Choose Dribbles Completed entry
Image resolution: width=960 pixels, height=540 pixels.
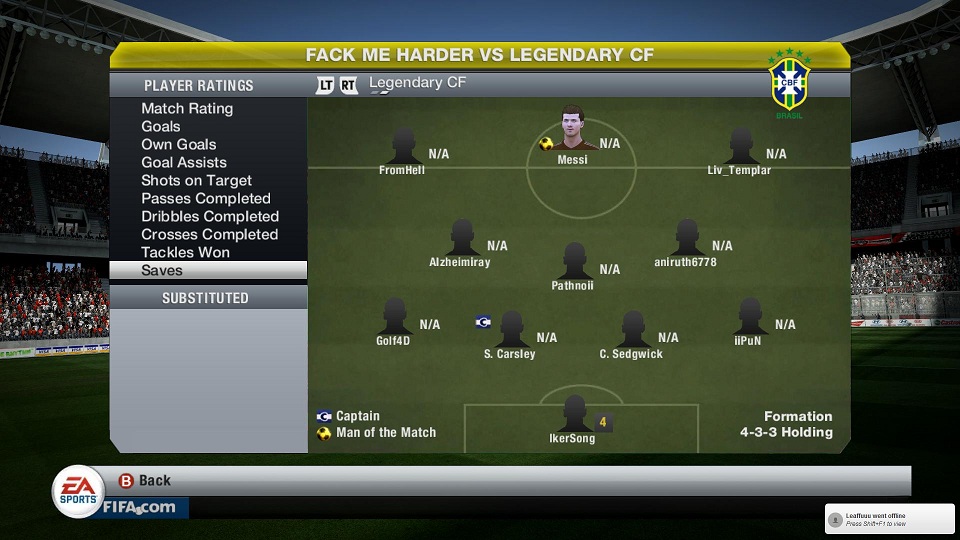210,217
